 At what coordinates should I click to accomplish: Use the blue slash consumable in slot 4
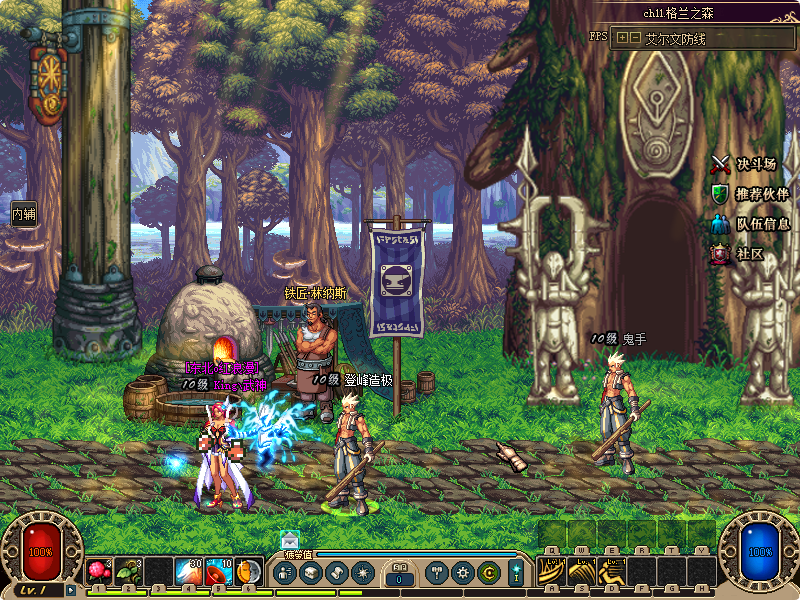coord(189,572)
